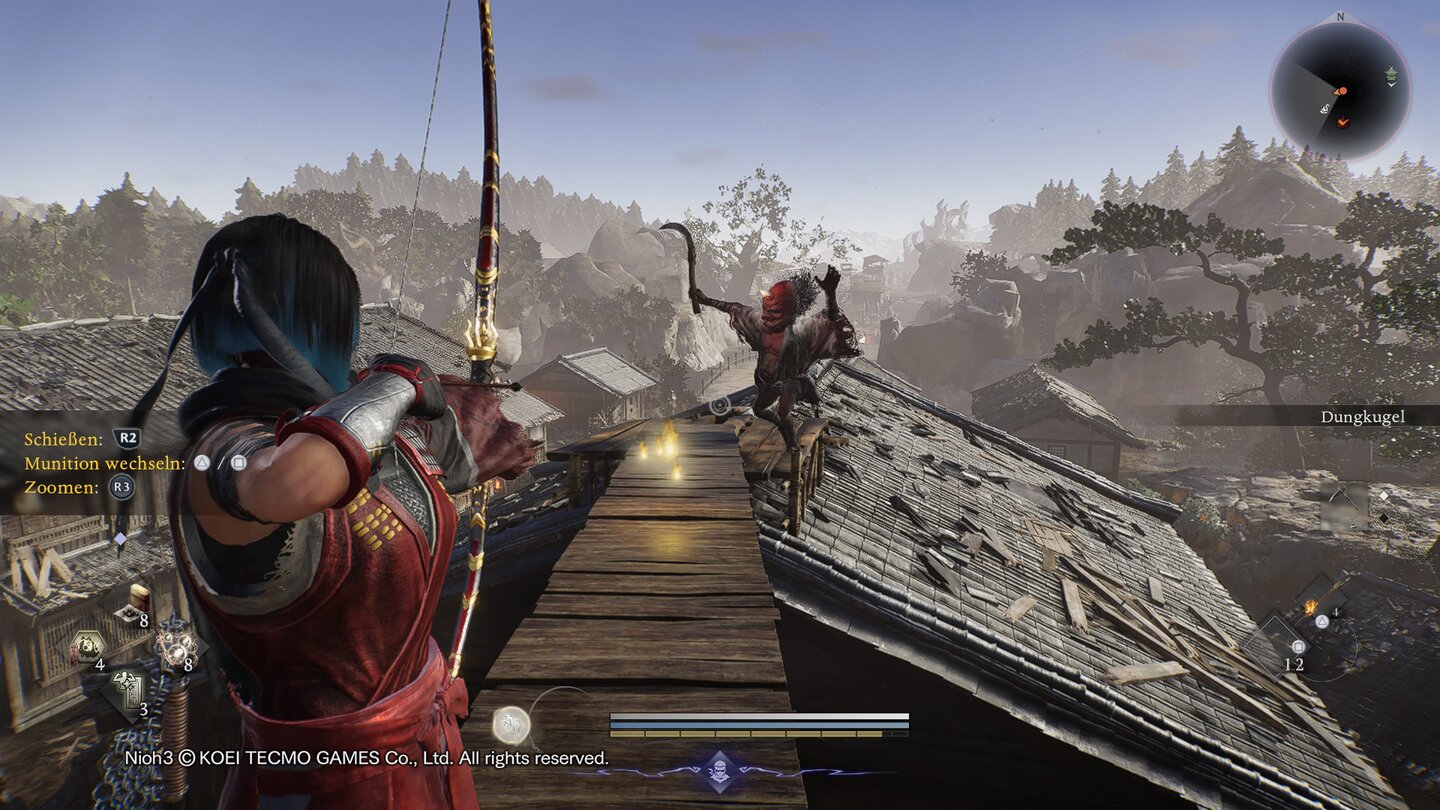Image resolution: width=1440 pixels, height=810 pixels.
Task: Open the circular minimap
Action: [x=1340, y=89]
